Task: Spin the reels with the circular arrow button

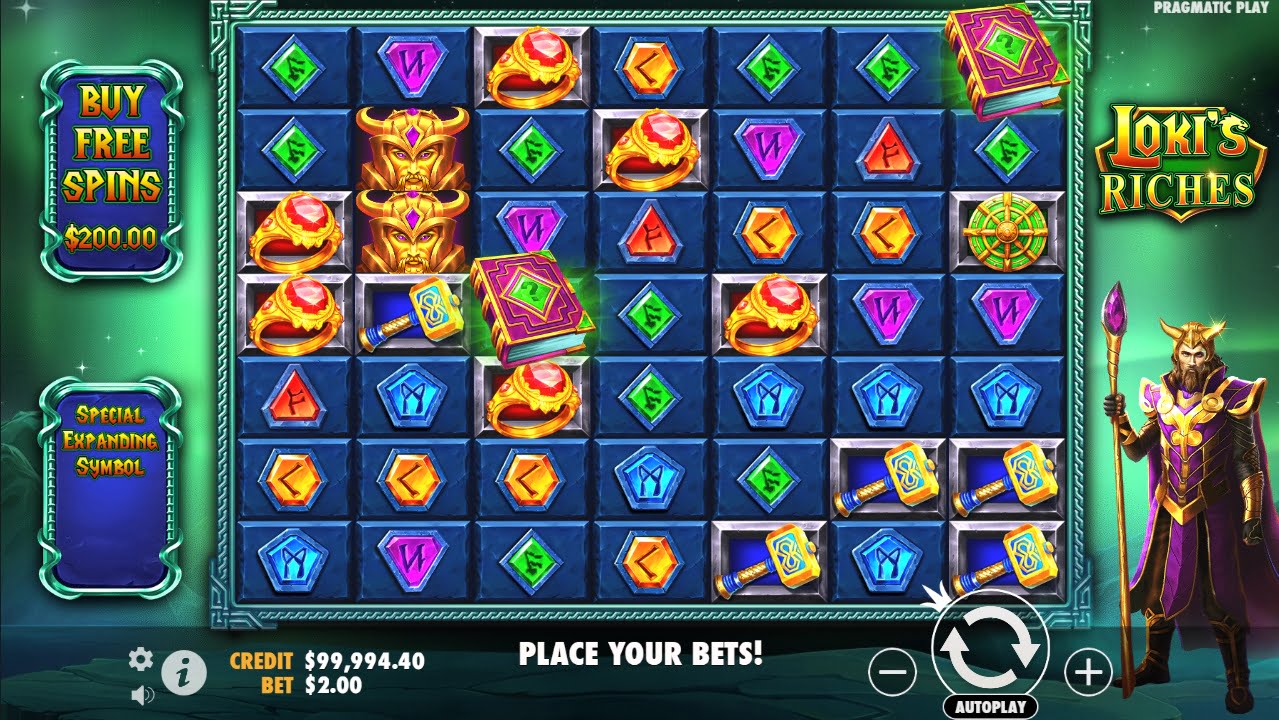Action: [989, 650]
